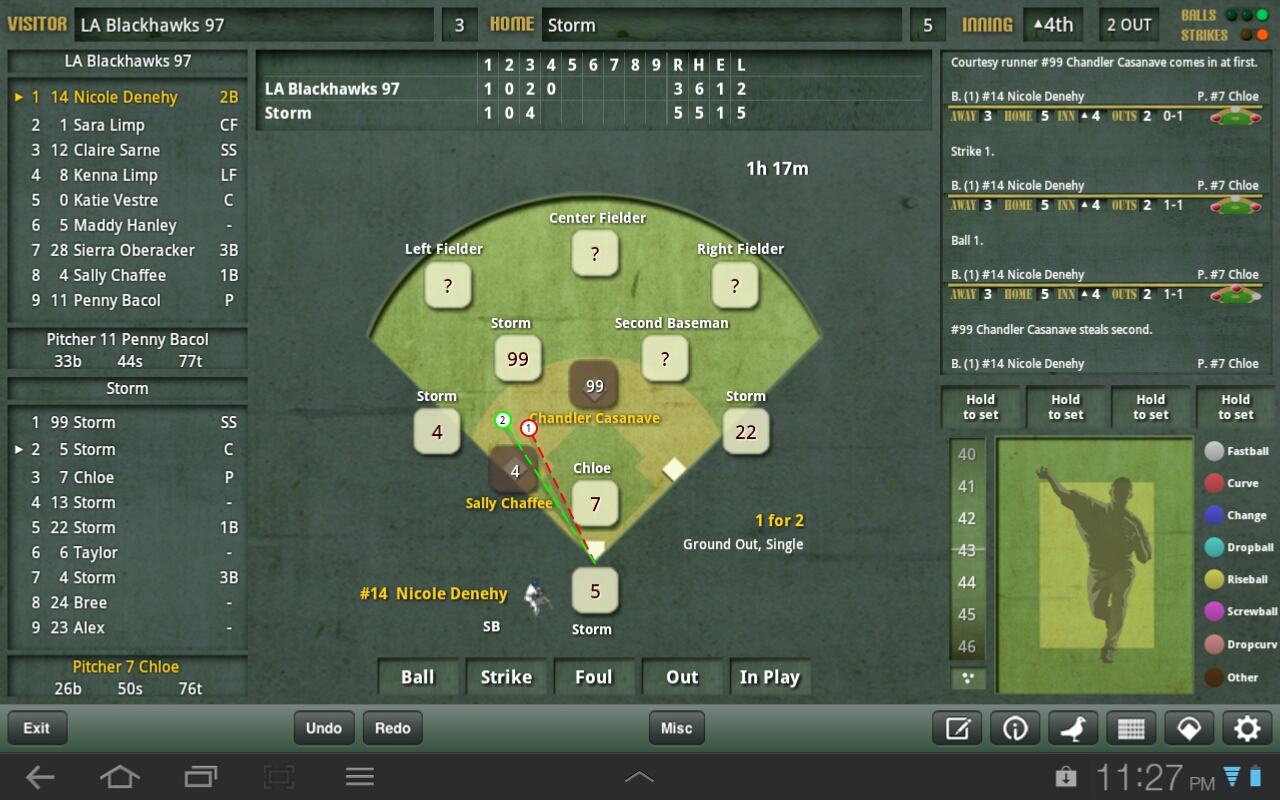
Task: Open the scoreboard grid icon
Action: coord(1131,728)
